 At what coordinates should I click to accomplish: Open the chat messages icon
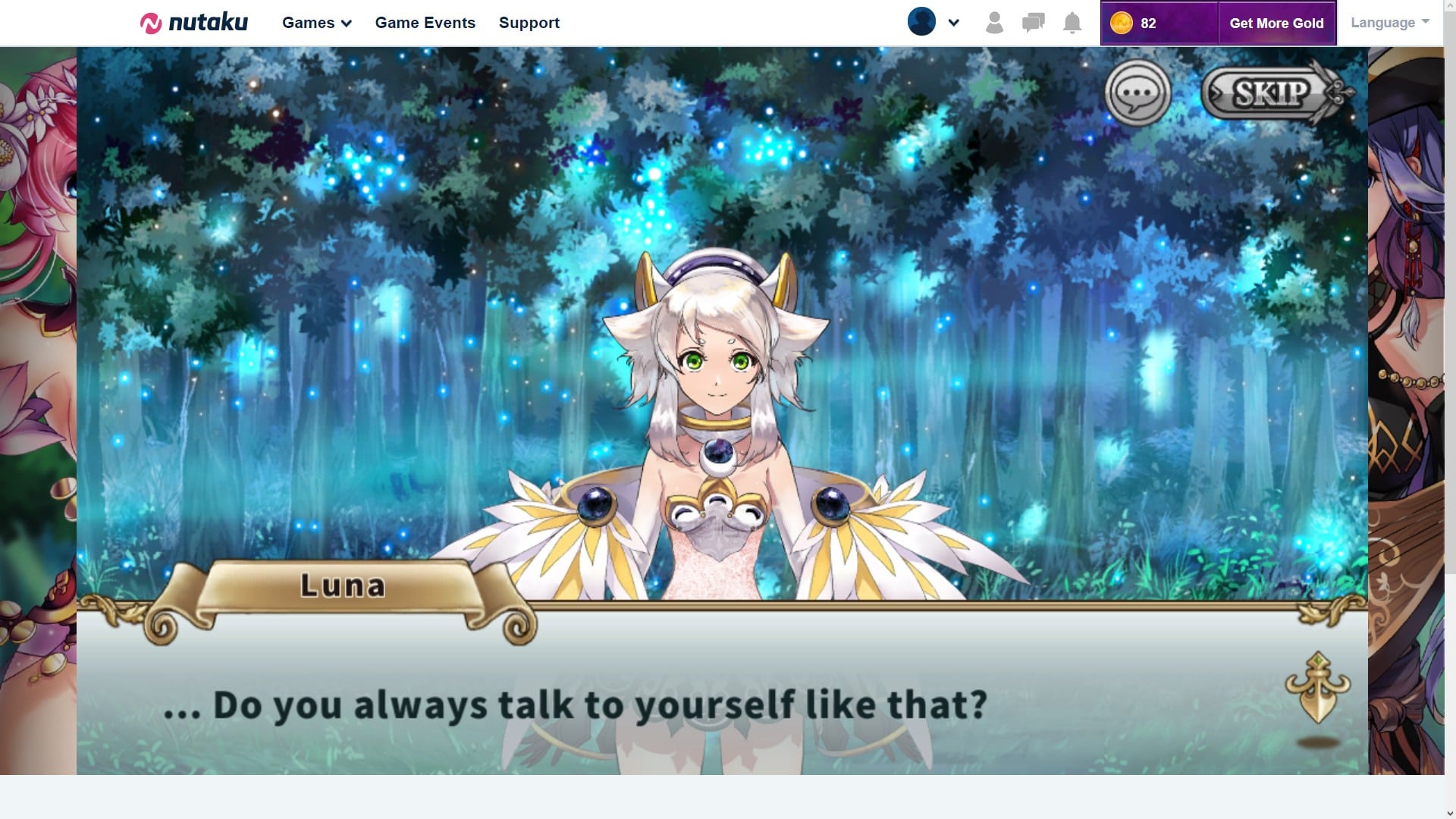coord(1033,23)
